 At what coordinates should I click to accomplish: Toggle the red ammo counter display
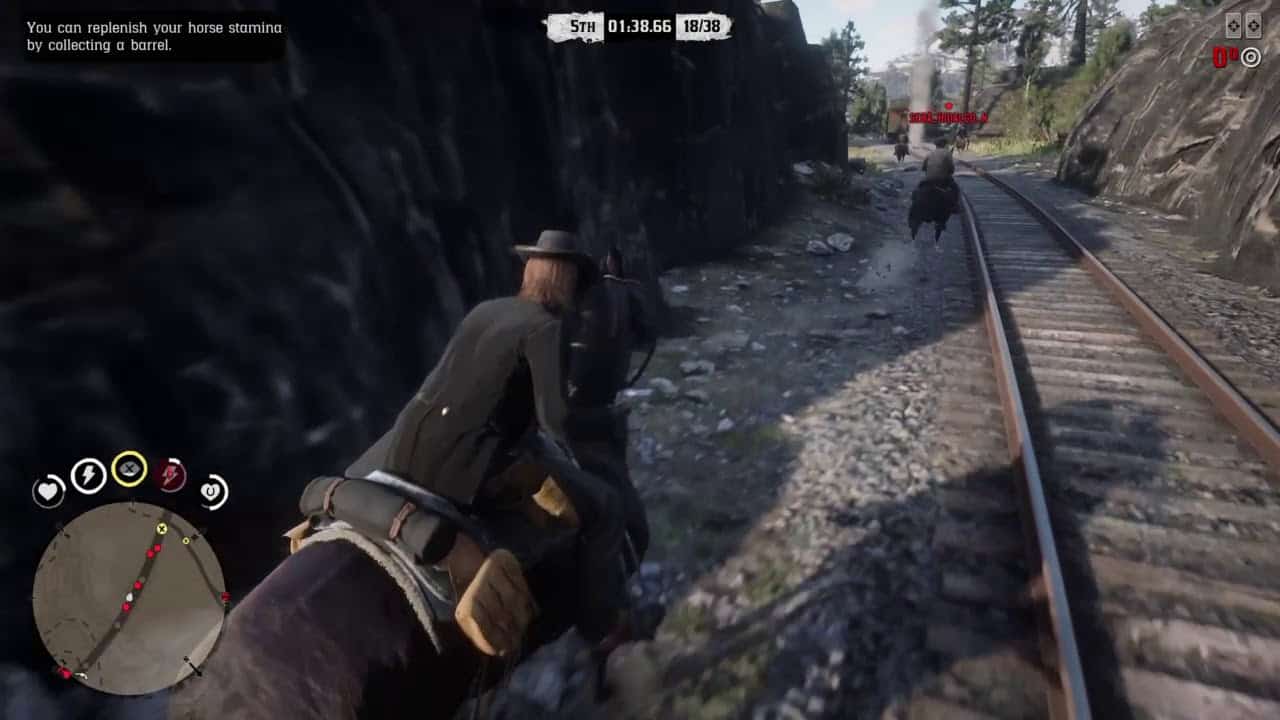(x=1221, y=57)
